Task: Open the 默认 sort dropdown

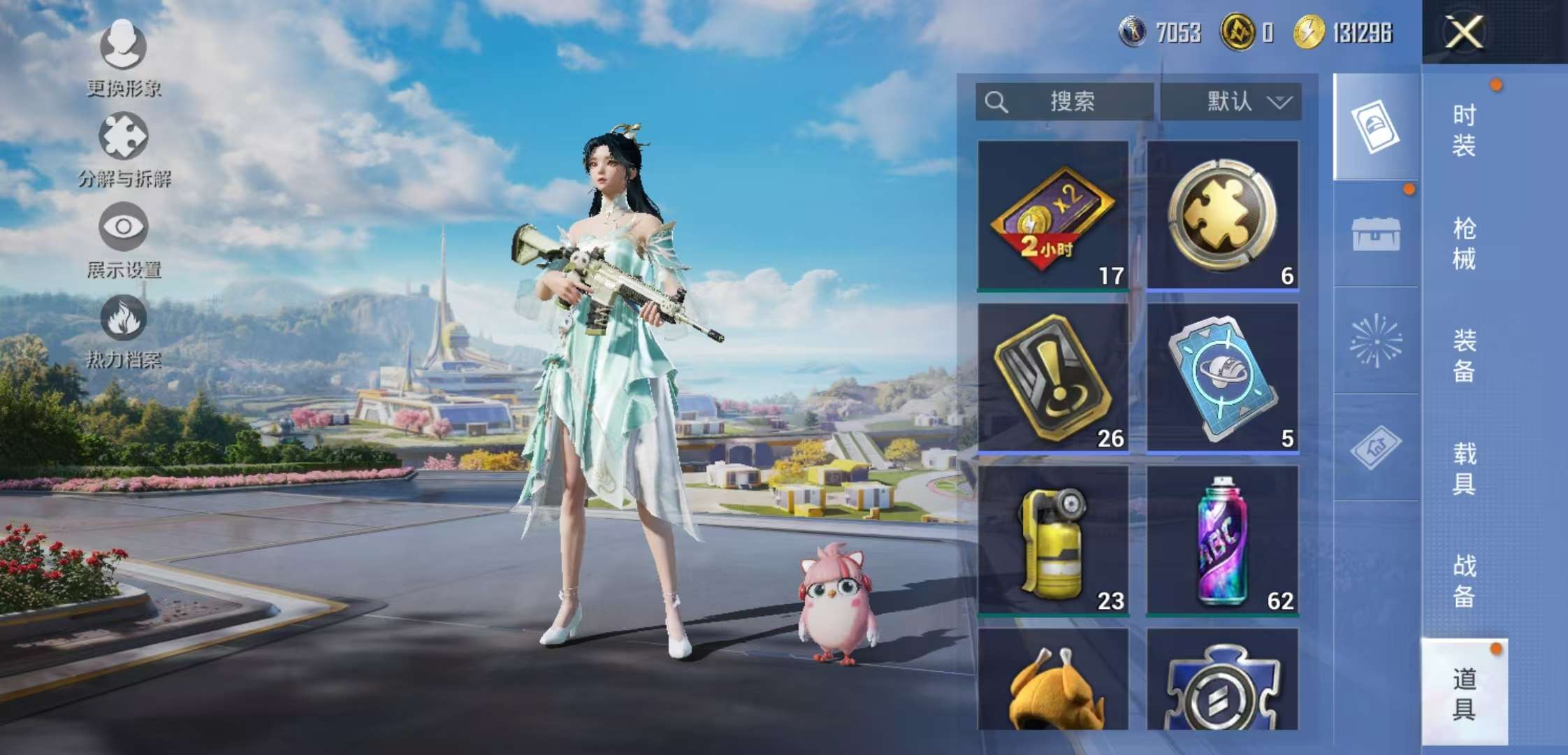Action: (1231, 102)
